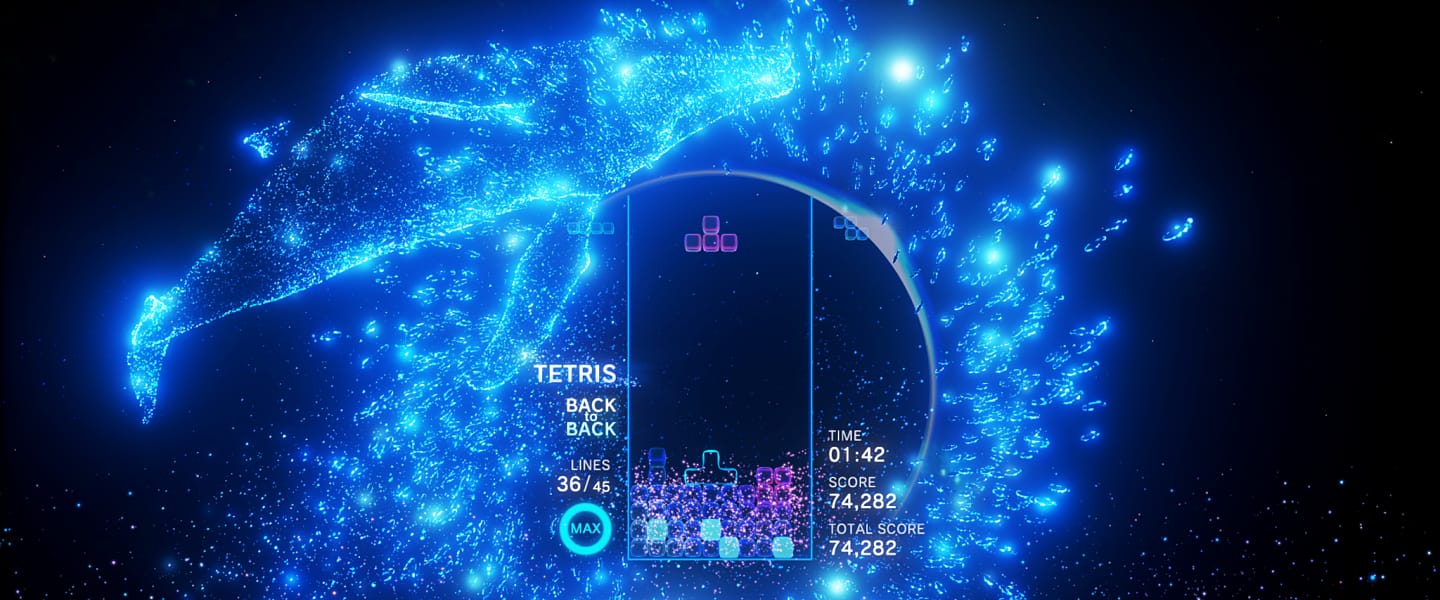Click the next piece preview
This screenshot has height=600, width=1440.
[851, 227]
